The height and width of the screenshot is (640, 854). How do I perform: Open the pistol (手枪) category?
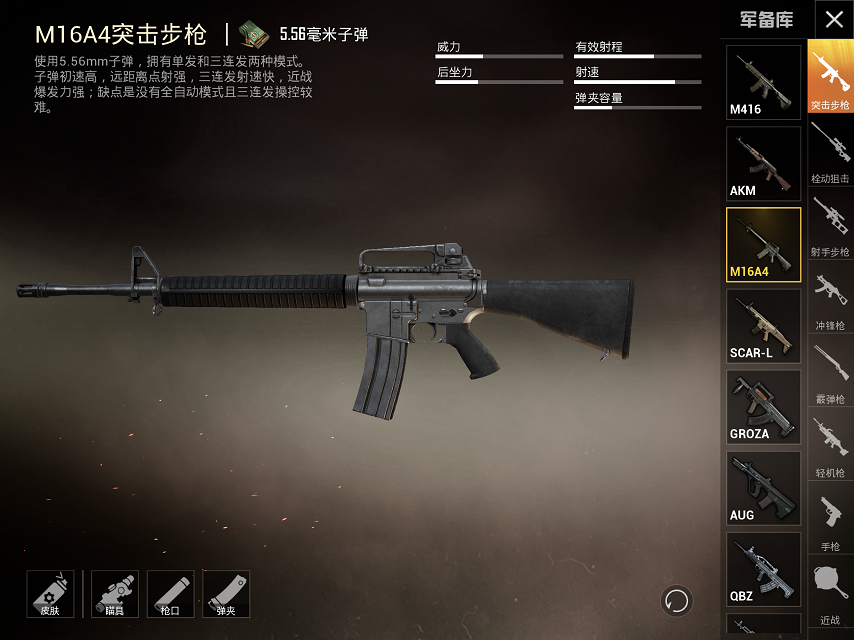click(x=830, y=519)
